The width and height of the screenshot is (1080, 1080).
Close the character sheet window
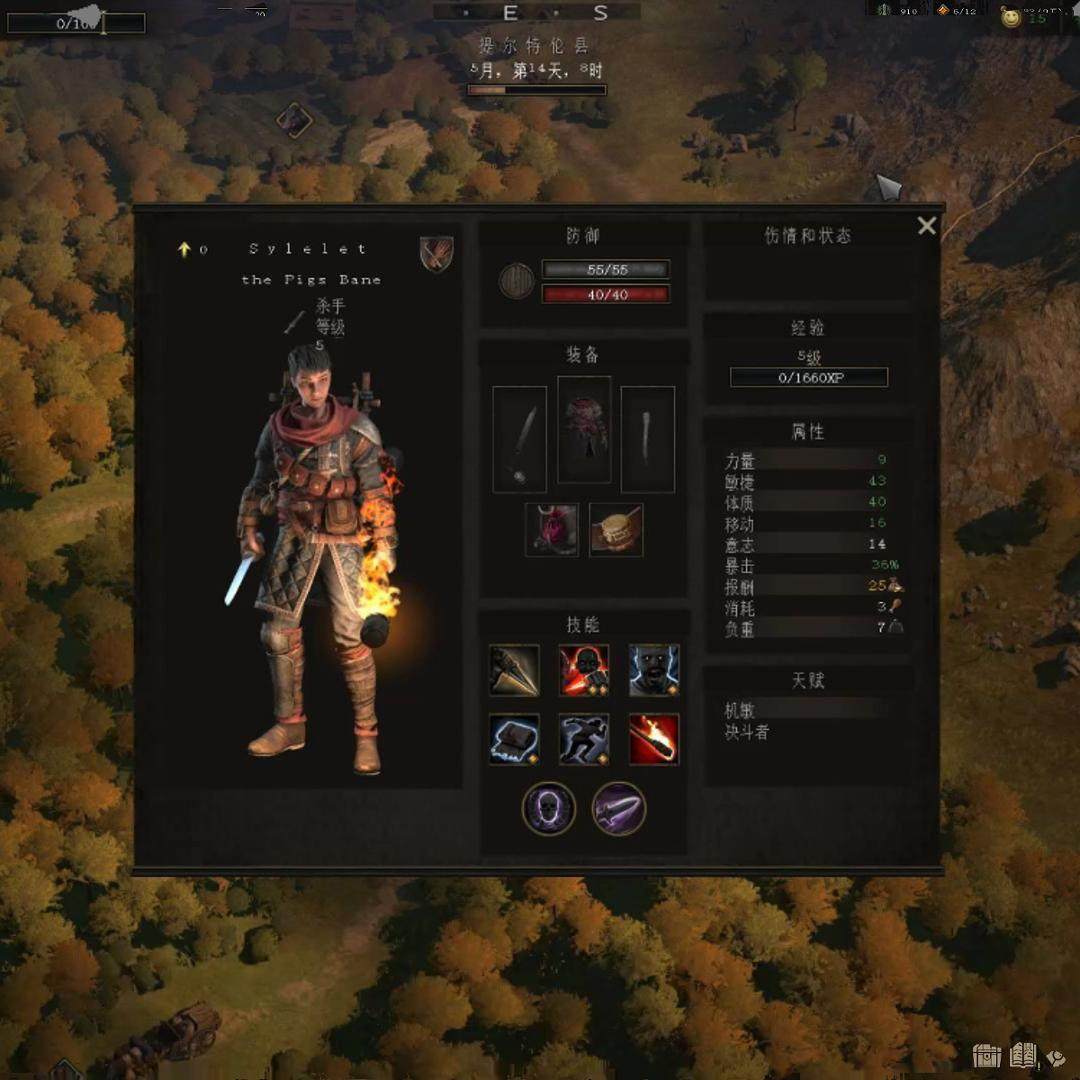(927, 226)
